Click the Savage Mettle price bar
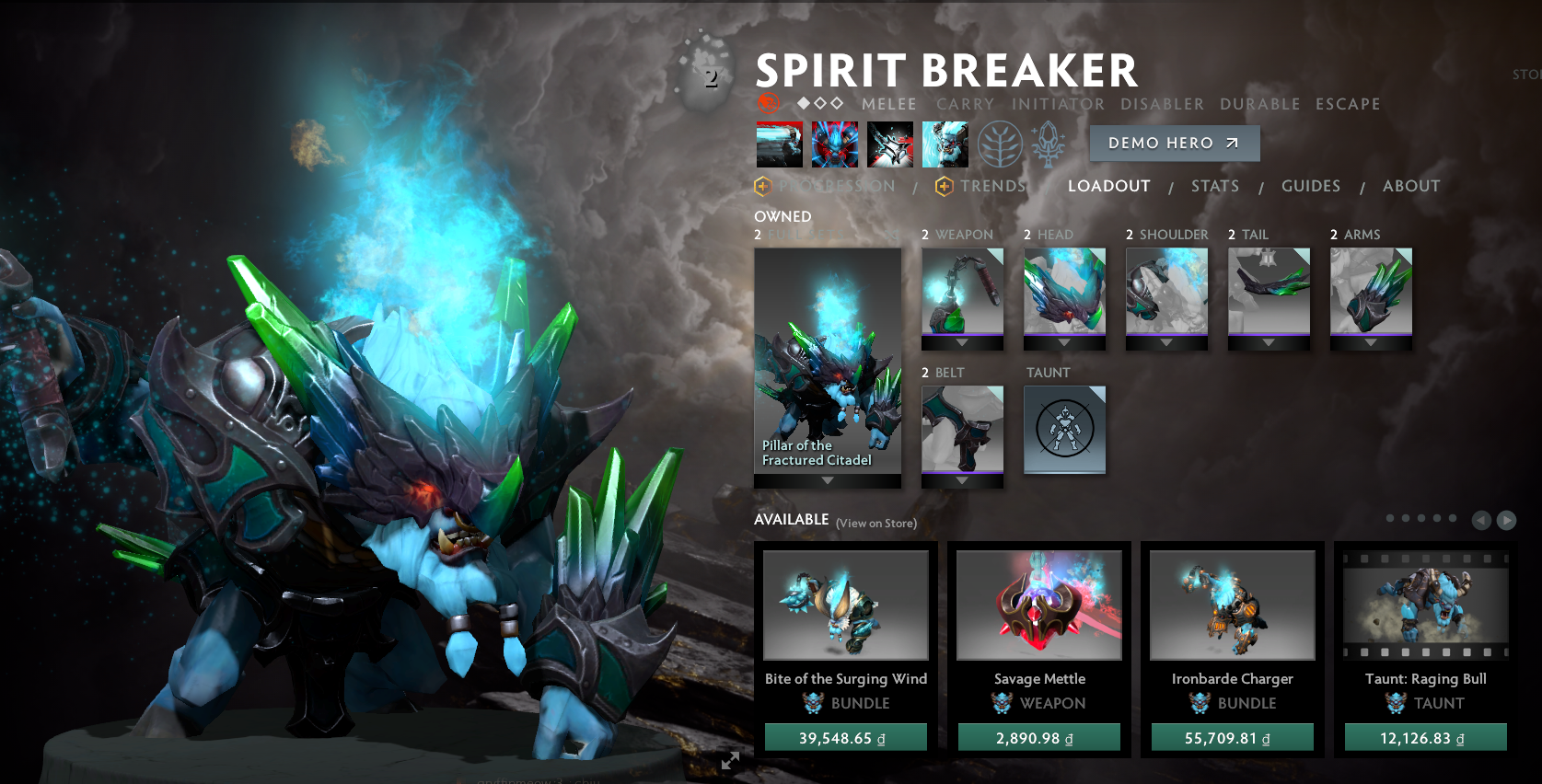The height and width of the screenshot is (784, 1542). tap(1038, 736)
